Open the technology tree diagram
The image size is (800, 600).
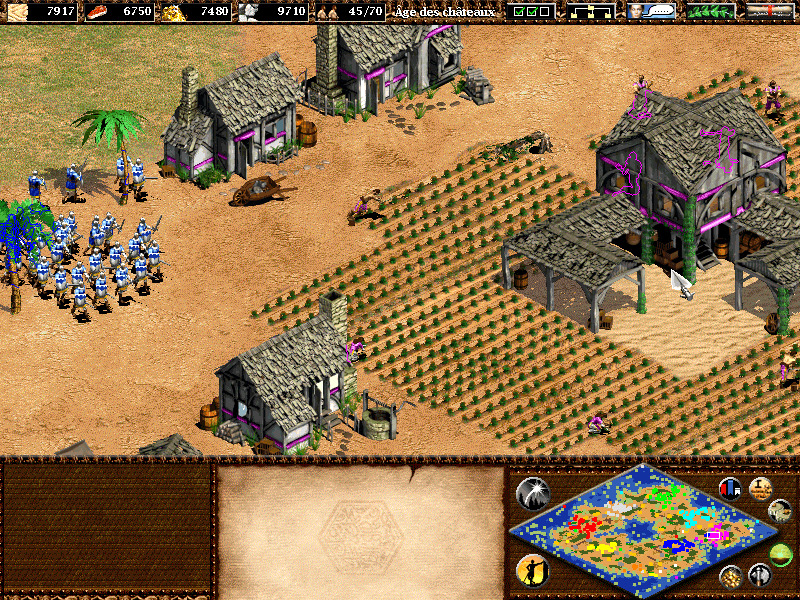(590, 11)
